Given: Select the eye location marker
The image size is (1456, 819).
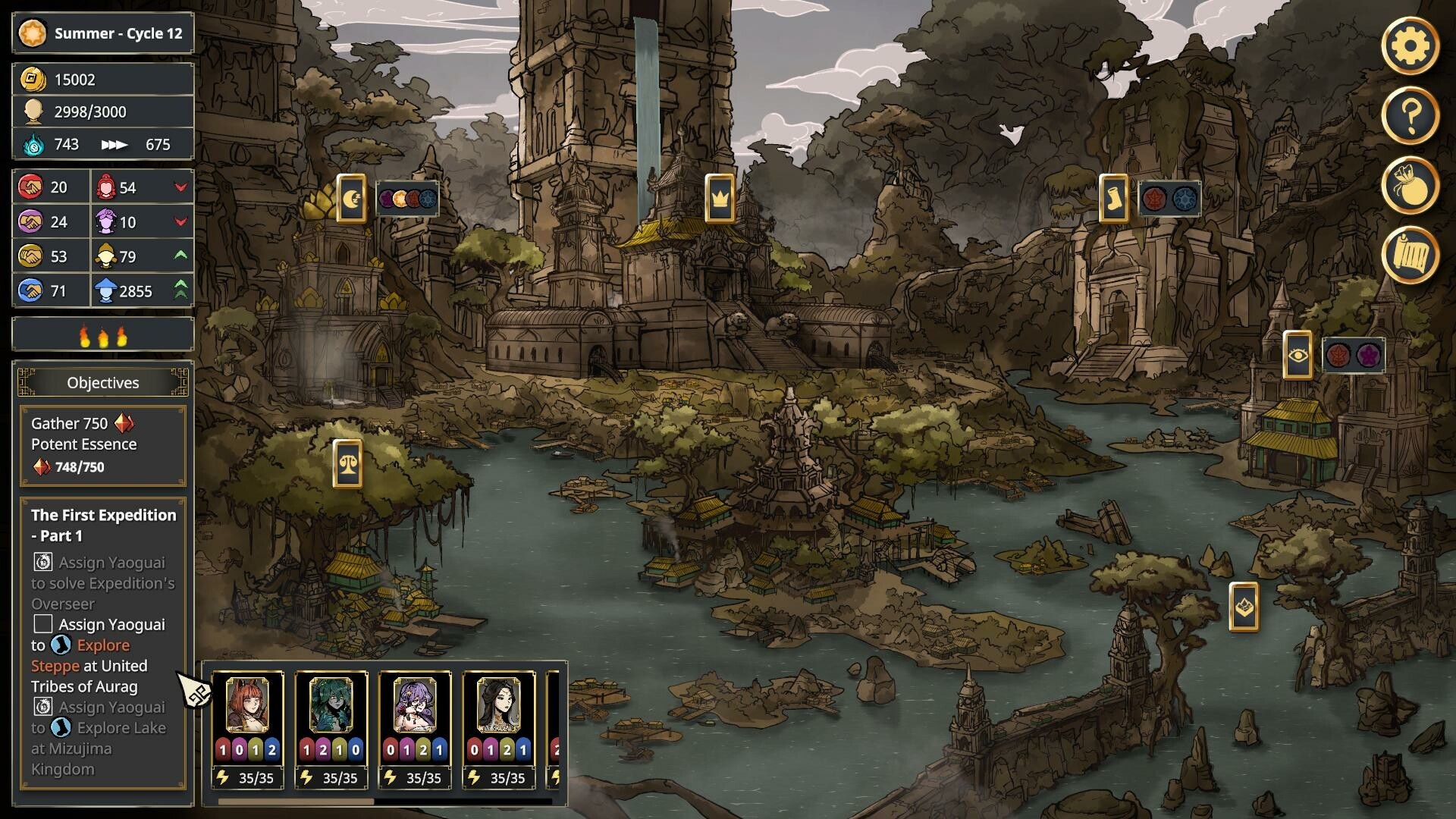Looking at the screenshot, I should click(1297, 355).
